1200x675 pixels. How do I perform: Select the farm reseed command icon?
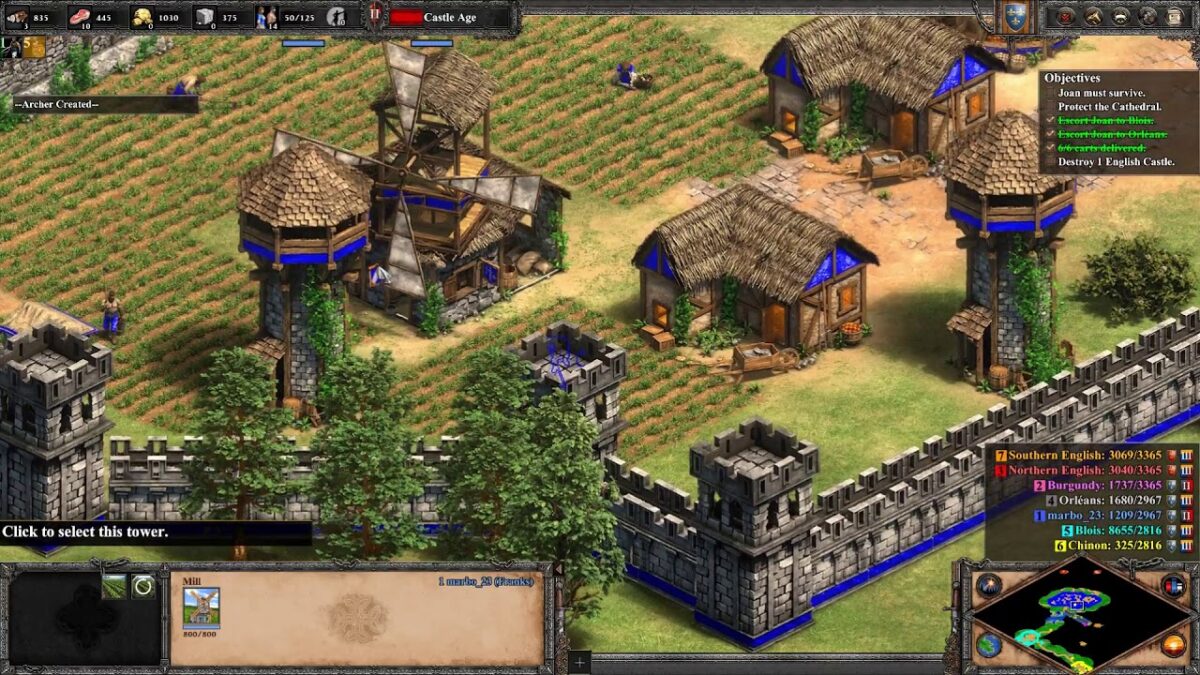[x=114, y=587]
